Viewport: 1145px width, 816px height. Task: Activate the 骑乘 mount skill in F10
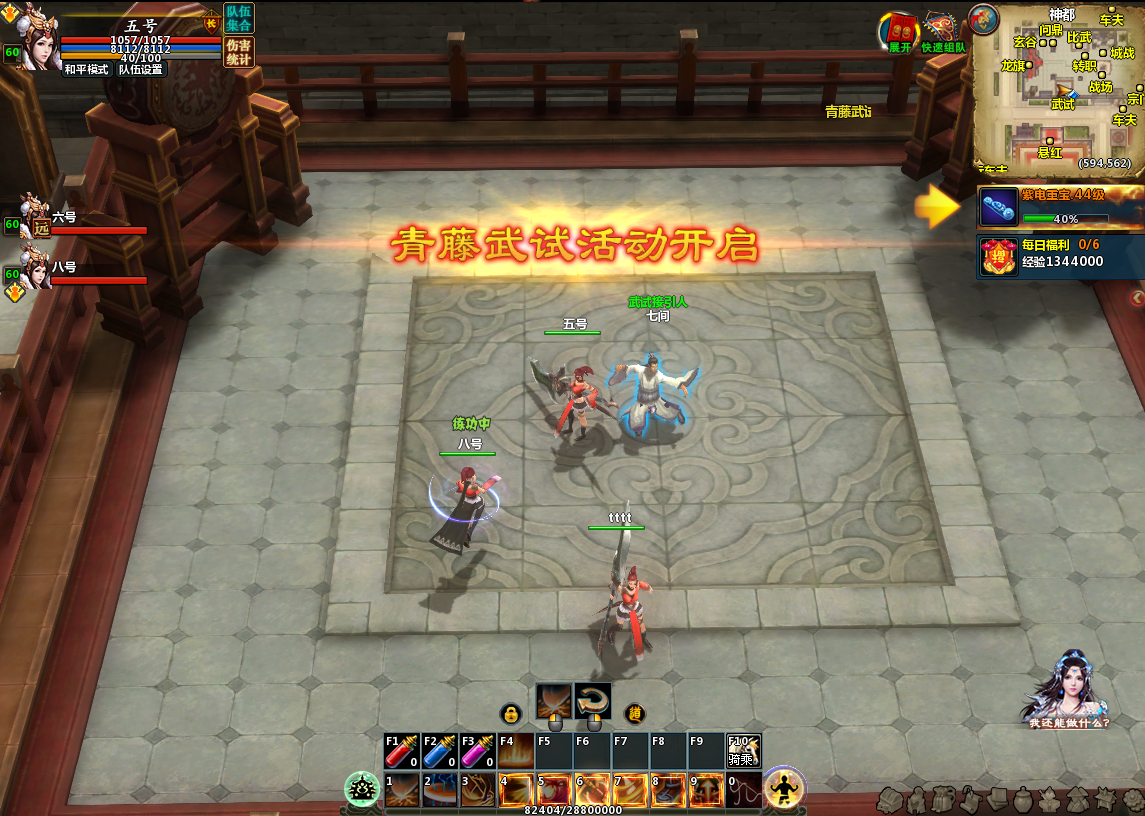point(744,751)
